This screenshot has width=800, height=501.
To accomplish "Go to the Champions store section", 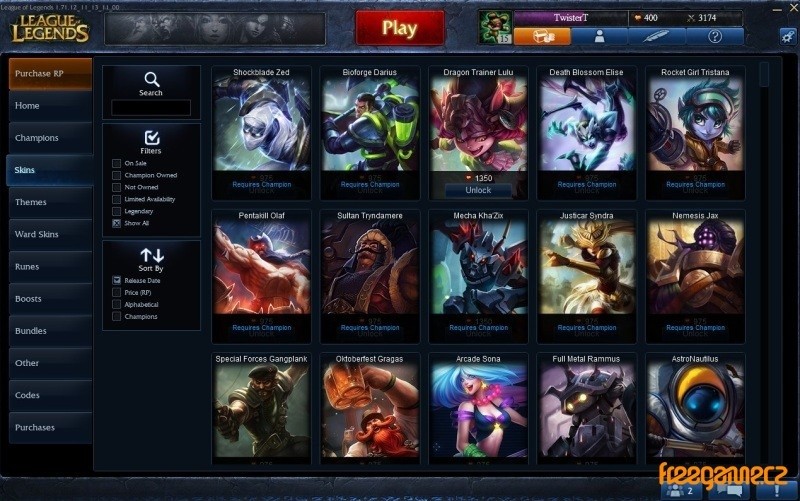I will click(50, 138).
